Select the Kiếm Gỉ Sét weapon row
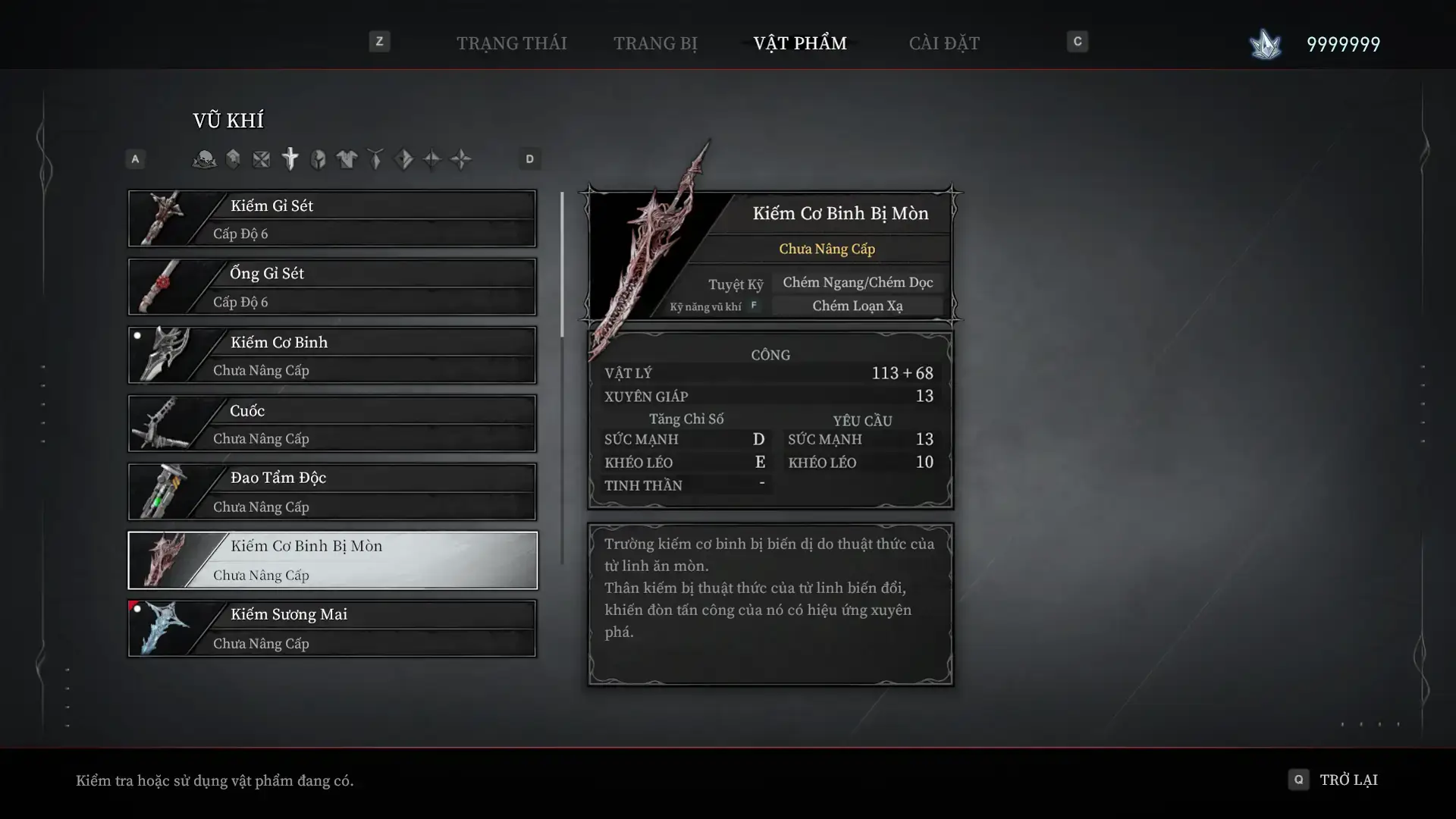The height and width of the screenshot is (819, 1456). [332, 218]
